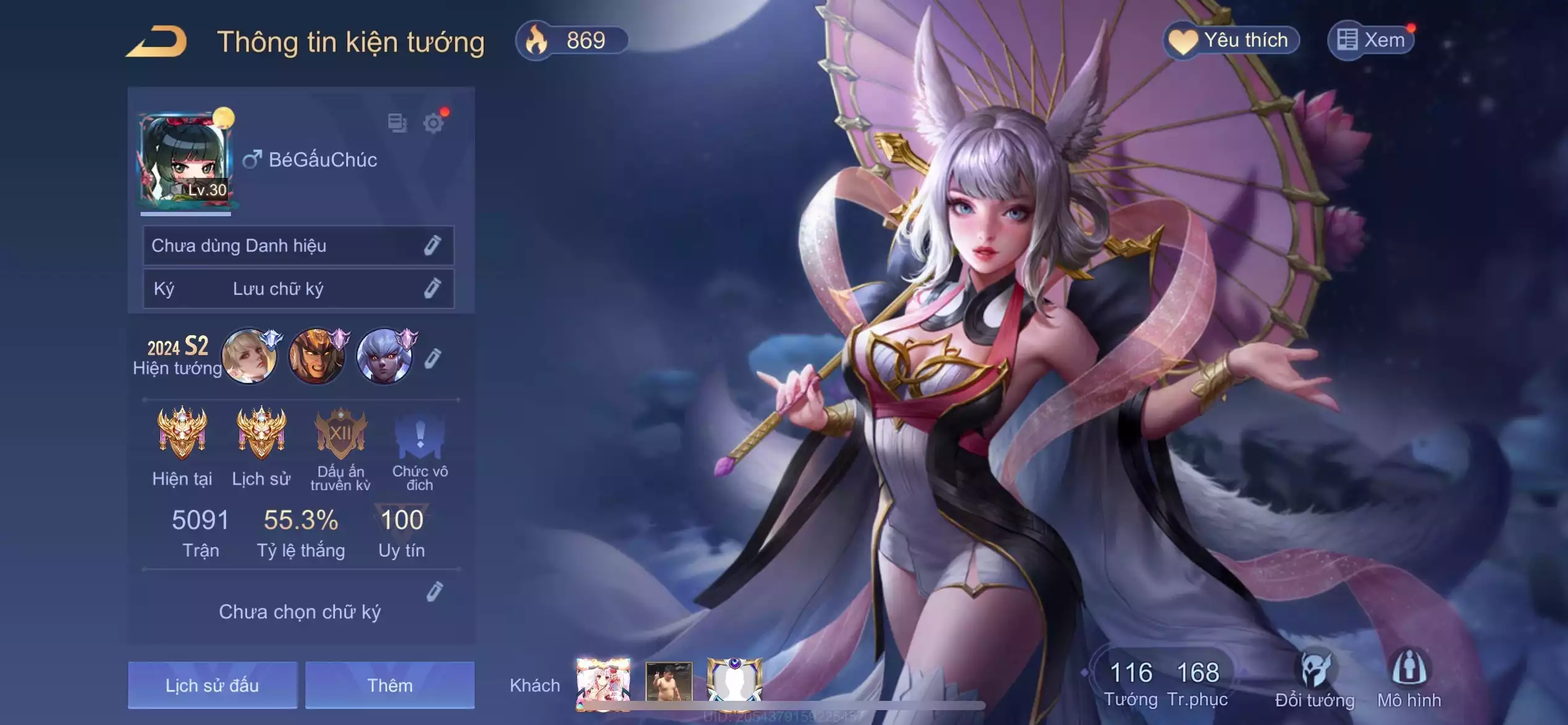Edit the Chưa dùng Danh hiệu title
Screen dimensions: 1568x725
point(432,245)
